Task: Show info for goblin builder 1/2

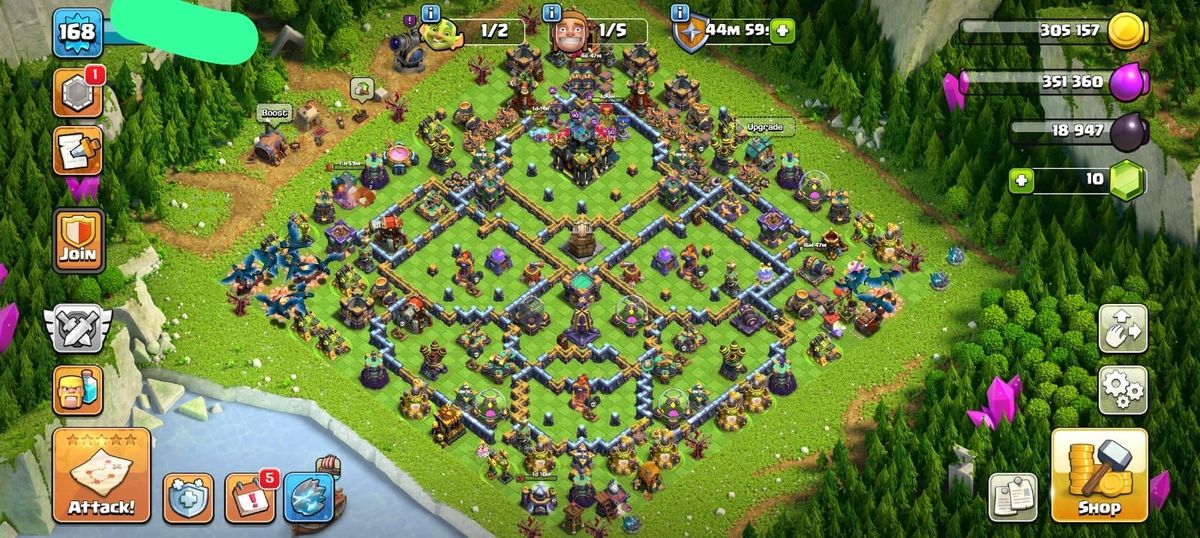Action: pyautogui.click(x=431, y=13)
